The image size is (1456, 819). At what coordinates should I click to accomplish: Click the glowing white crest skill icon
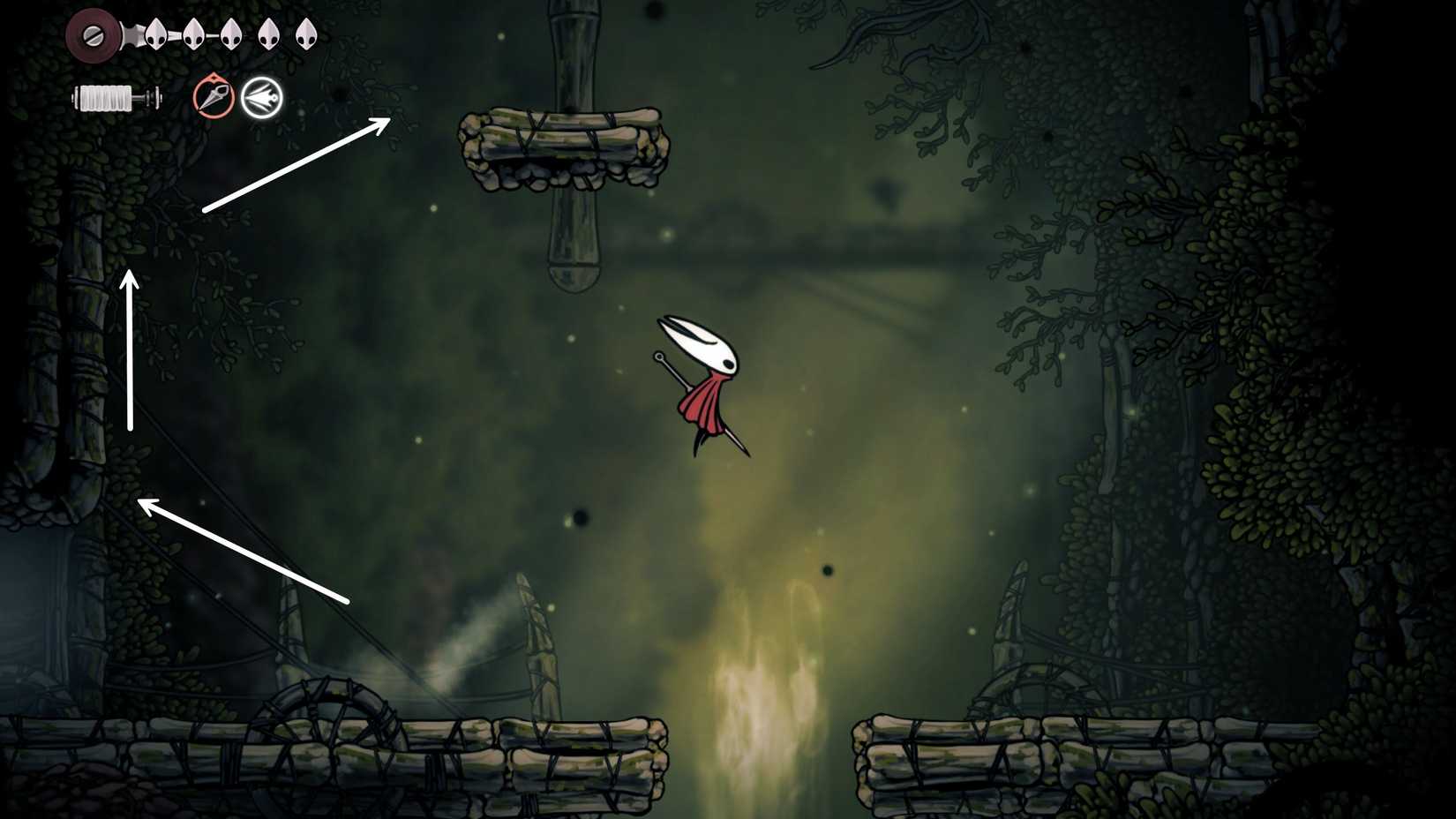click(x=260, y=97)
